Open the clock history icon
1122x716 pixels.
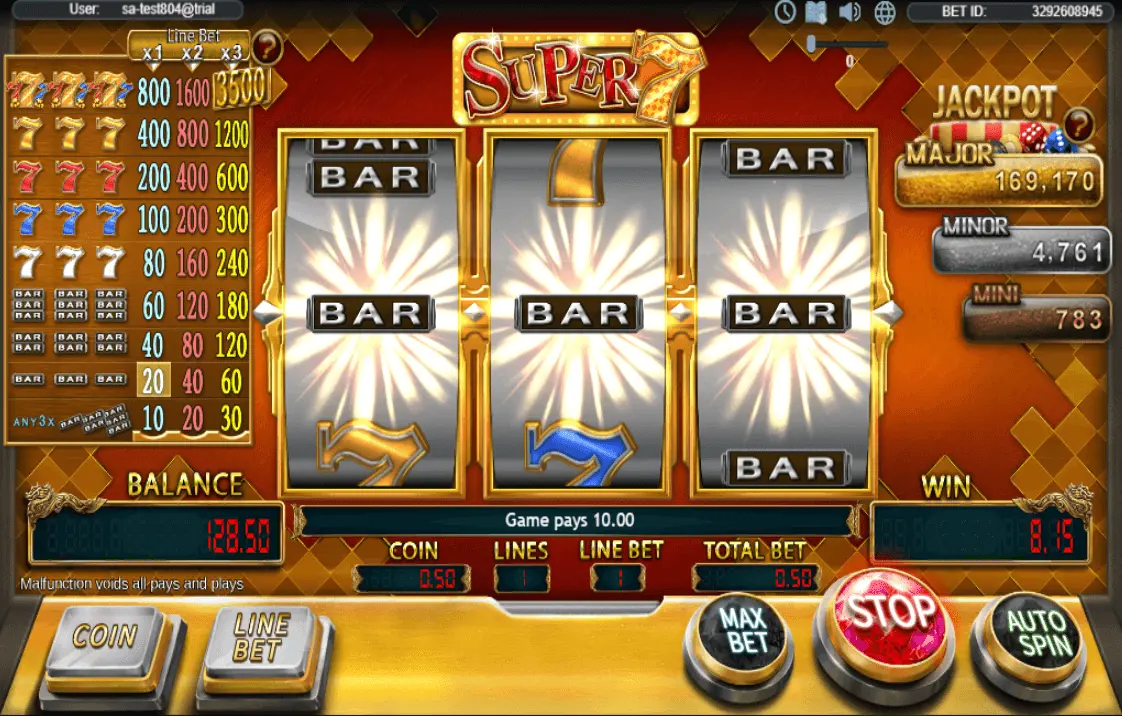[x=785, y=11]
